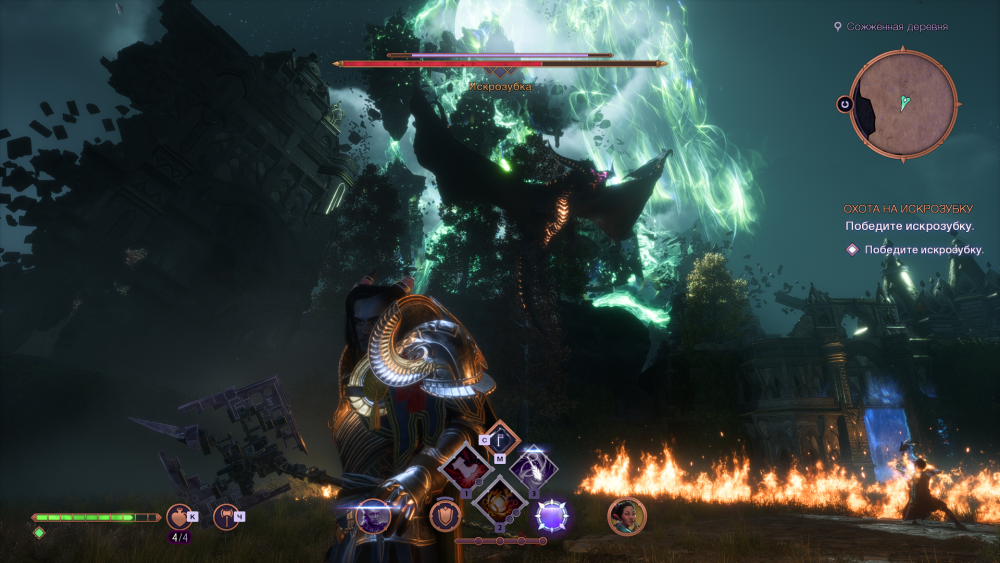Activate the purple swirl ability diamond
Screen dimensions: 1000x563
[x=531, y=468]
